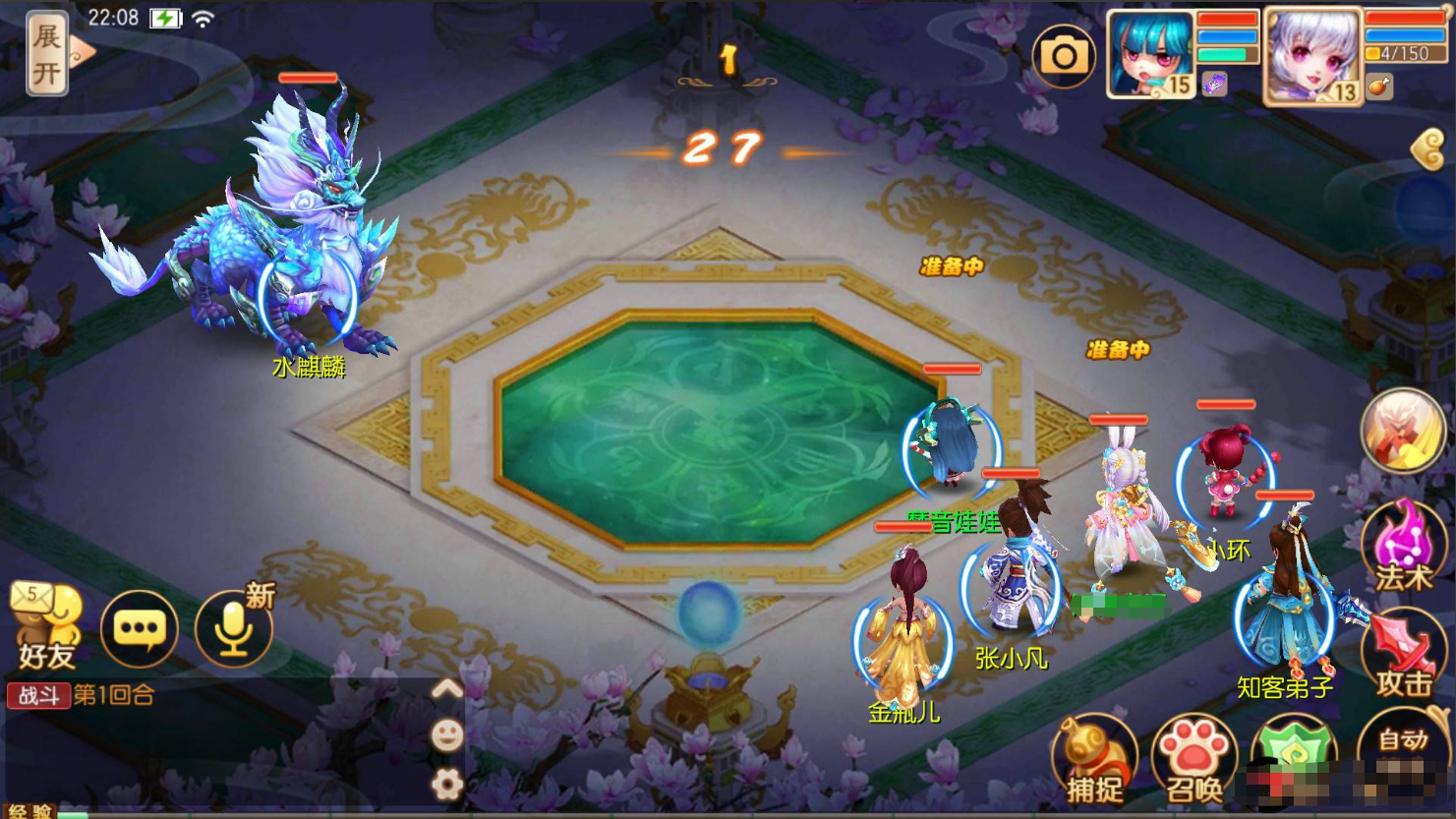Open the chat speech bubble button
Screen dimensions: 1456x819
140,628
